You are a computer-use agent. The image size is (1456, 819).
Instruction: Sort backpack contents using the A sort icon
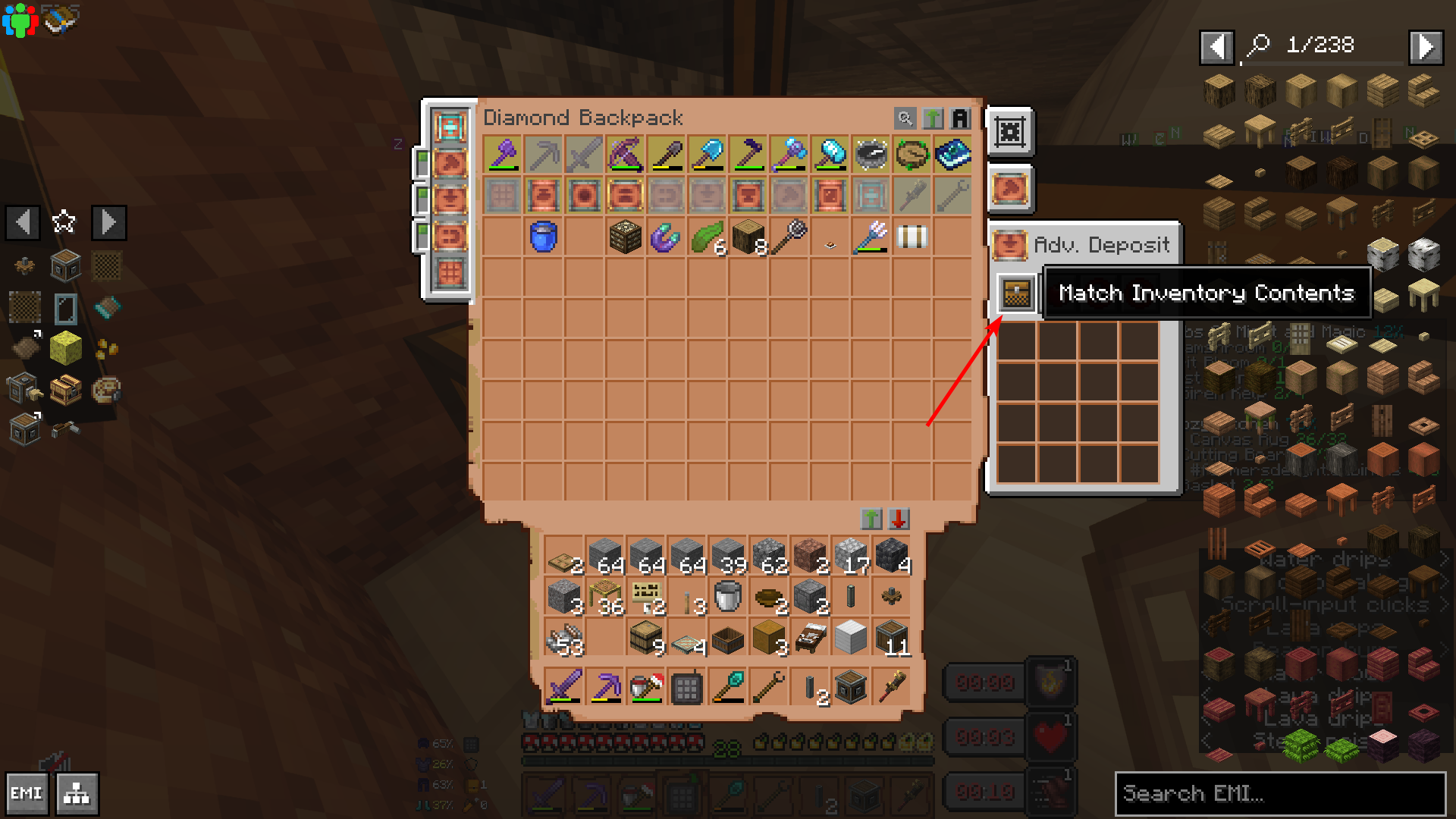tap(959, 118)
